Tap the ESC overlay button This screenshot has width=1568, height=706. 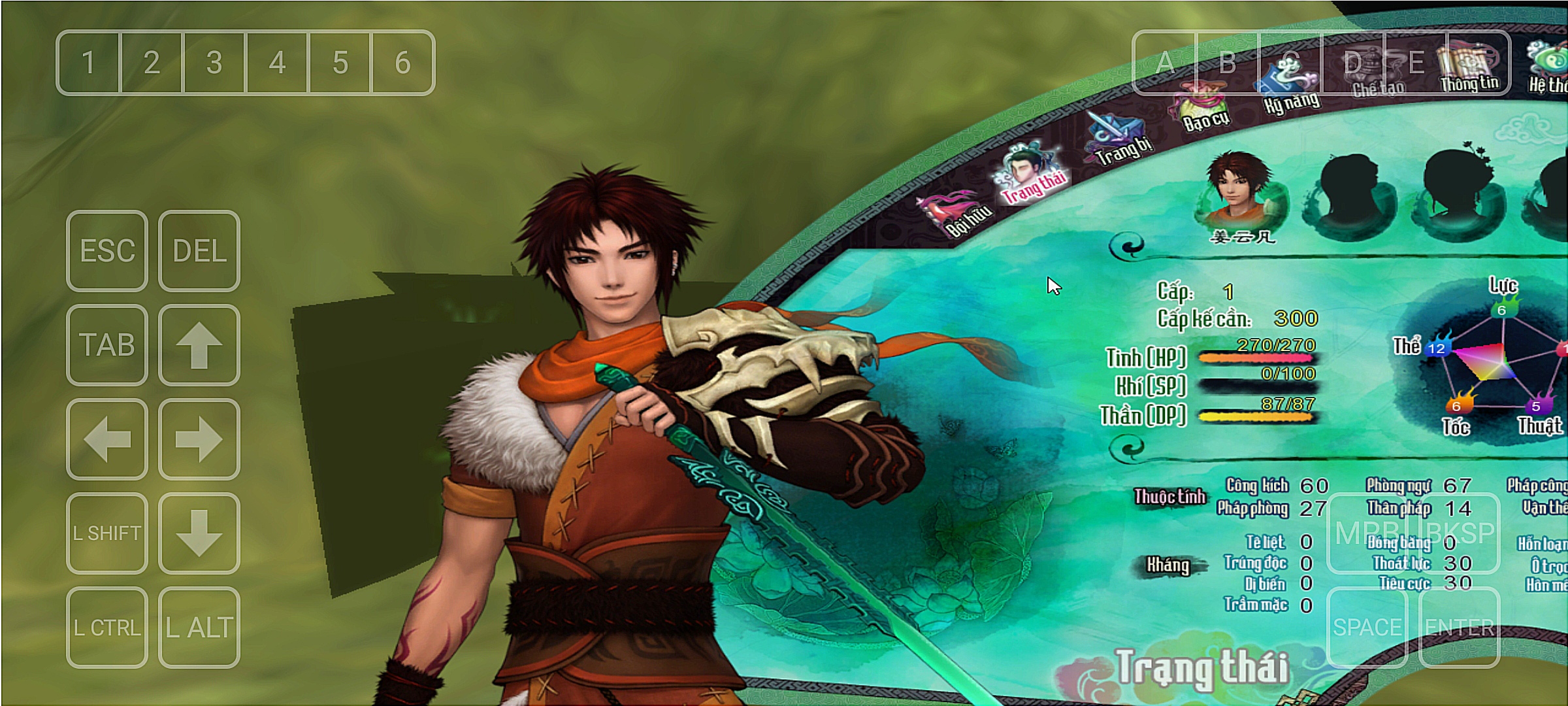(107, 251)
